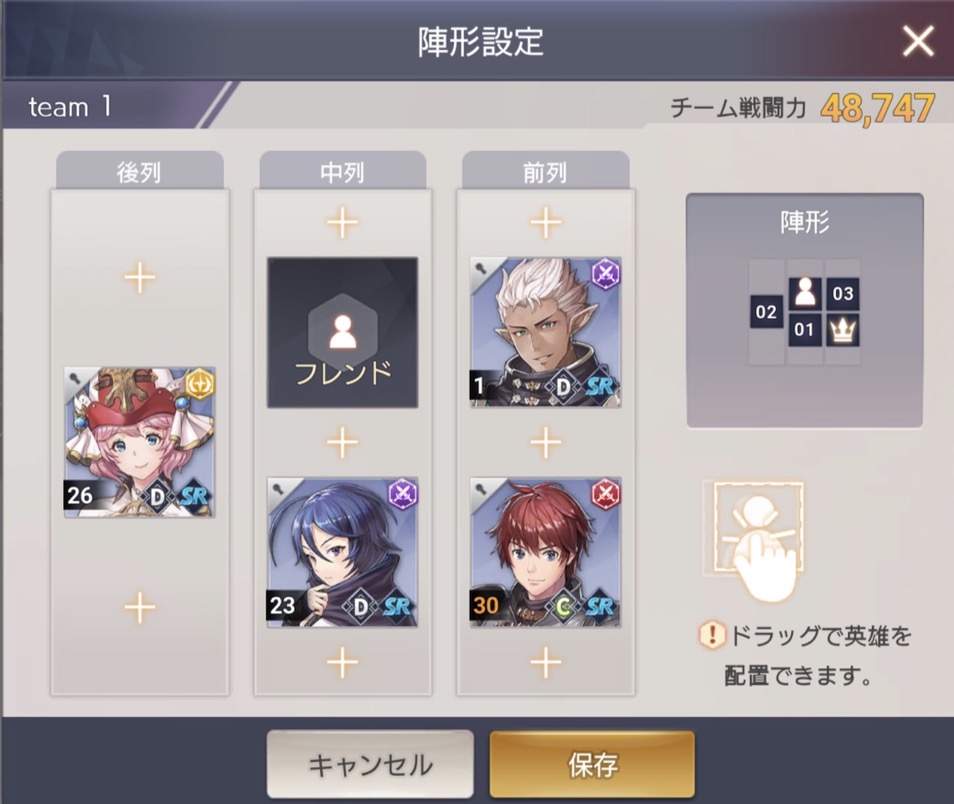The image size is (954, 804).
Task: Select the pink-haired level 26 hero
Action: pos(140,442)
